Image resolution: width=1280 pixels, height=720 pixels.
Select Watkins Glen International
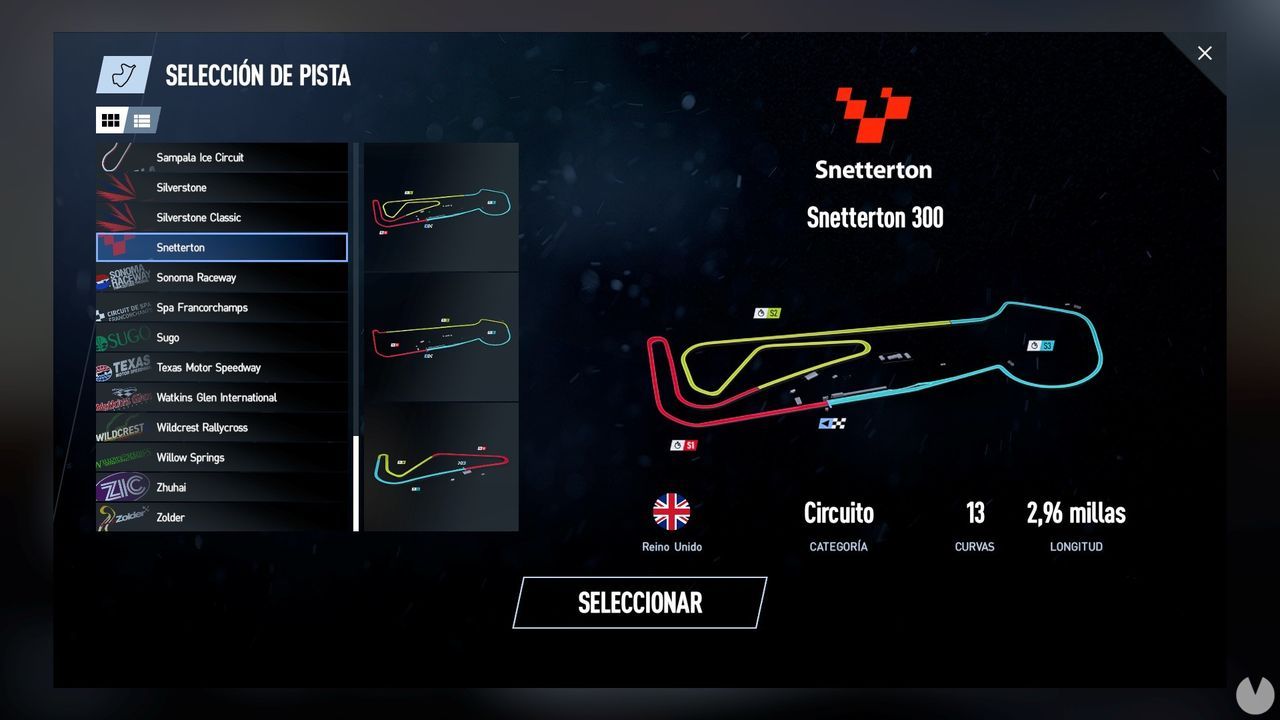click(x=222, y=397)
